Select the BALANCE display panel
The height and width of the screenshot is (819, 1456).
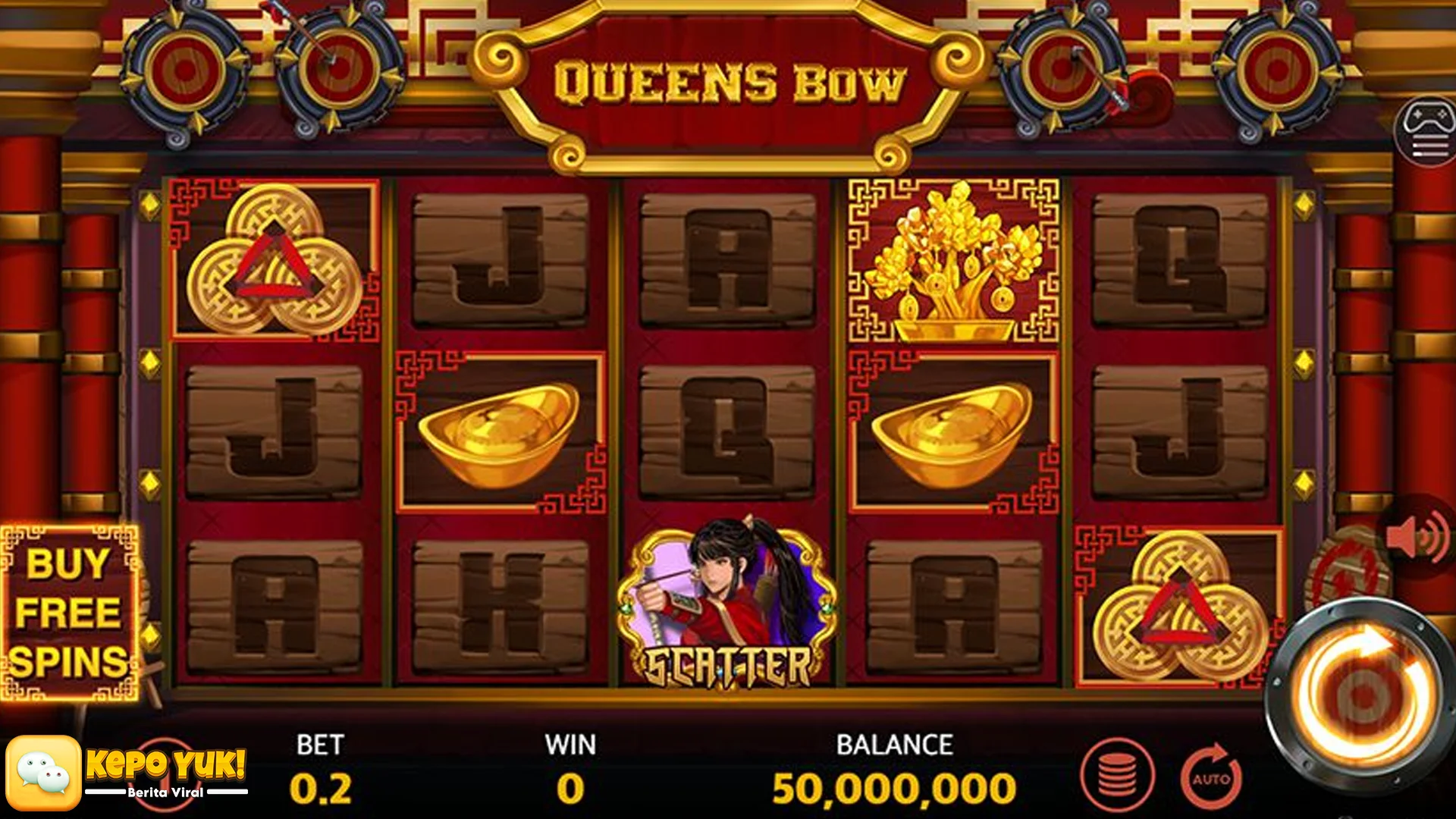tap(895, 766)
